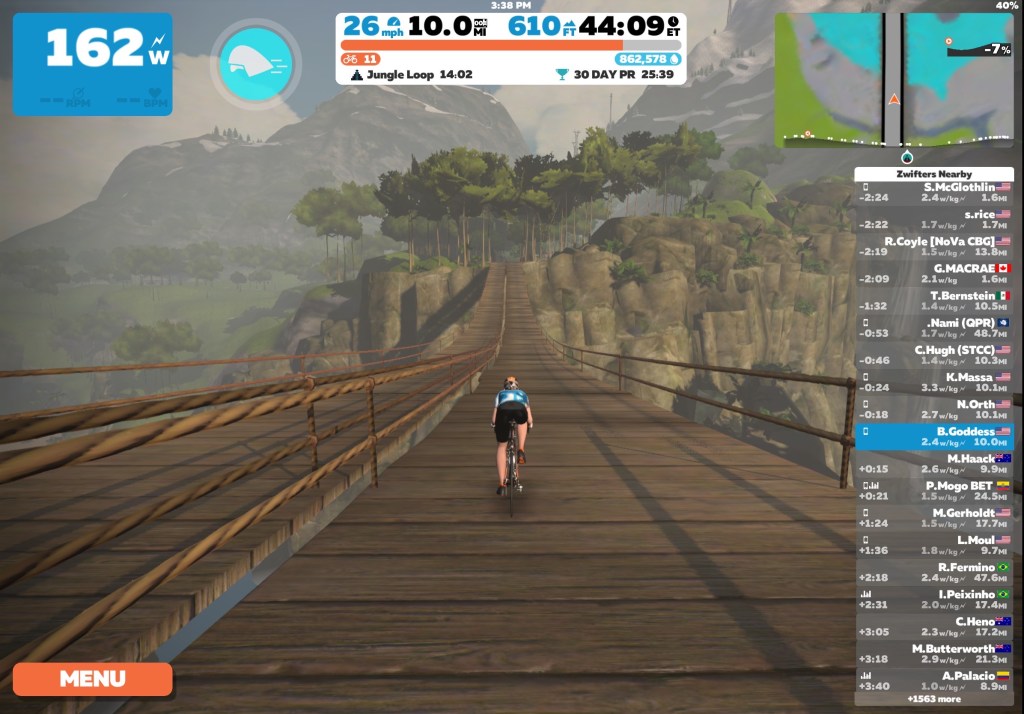This screenshot has height=714, width=1024.
Task: Select R.Coyle [NoVa CBG] row
Action: 934,246
